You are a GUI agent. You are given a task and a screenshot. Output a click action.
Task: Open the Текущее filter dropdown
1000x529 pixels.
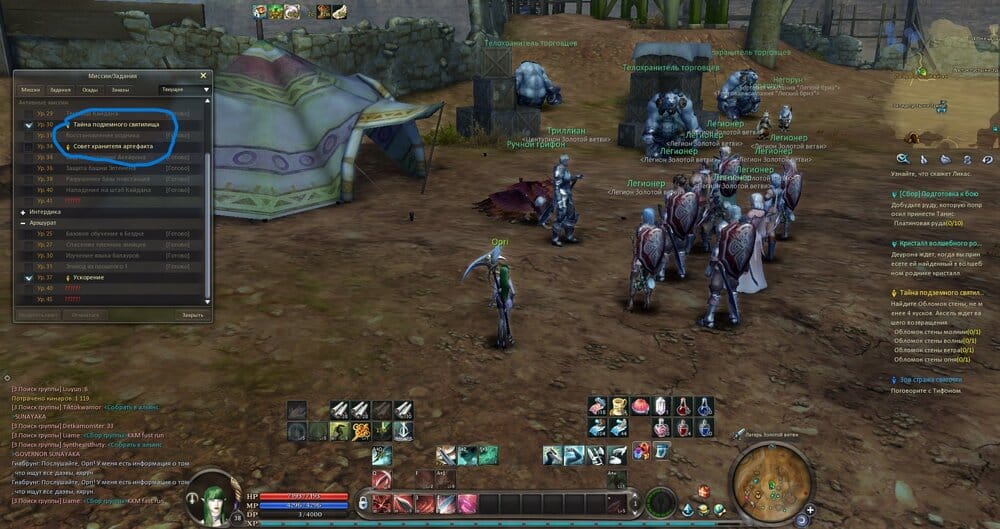pos(186,89)
